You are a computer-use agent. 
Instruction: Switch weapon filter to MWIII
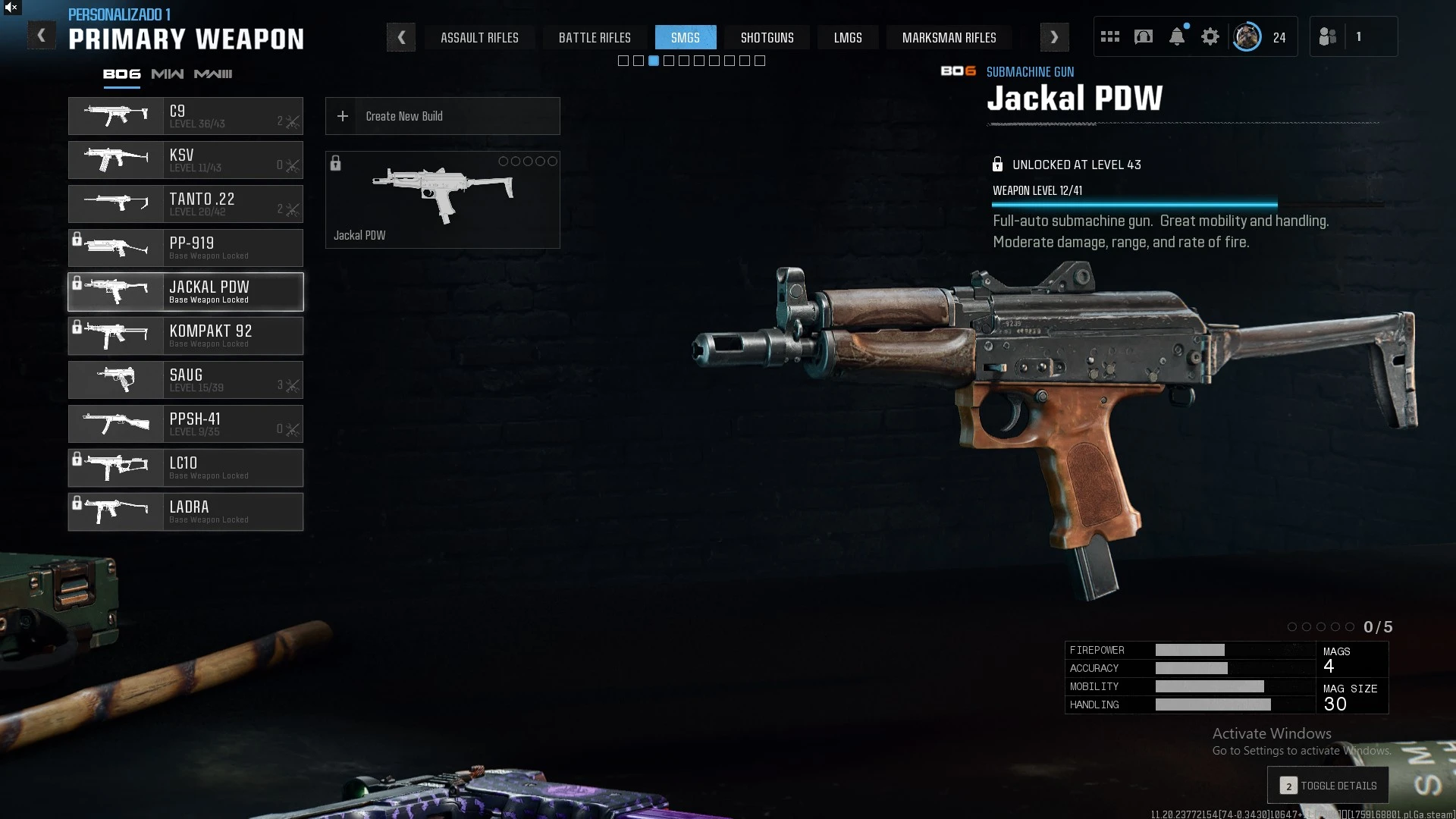pos(213,74)
